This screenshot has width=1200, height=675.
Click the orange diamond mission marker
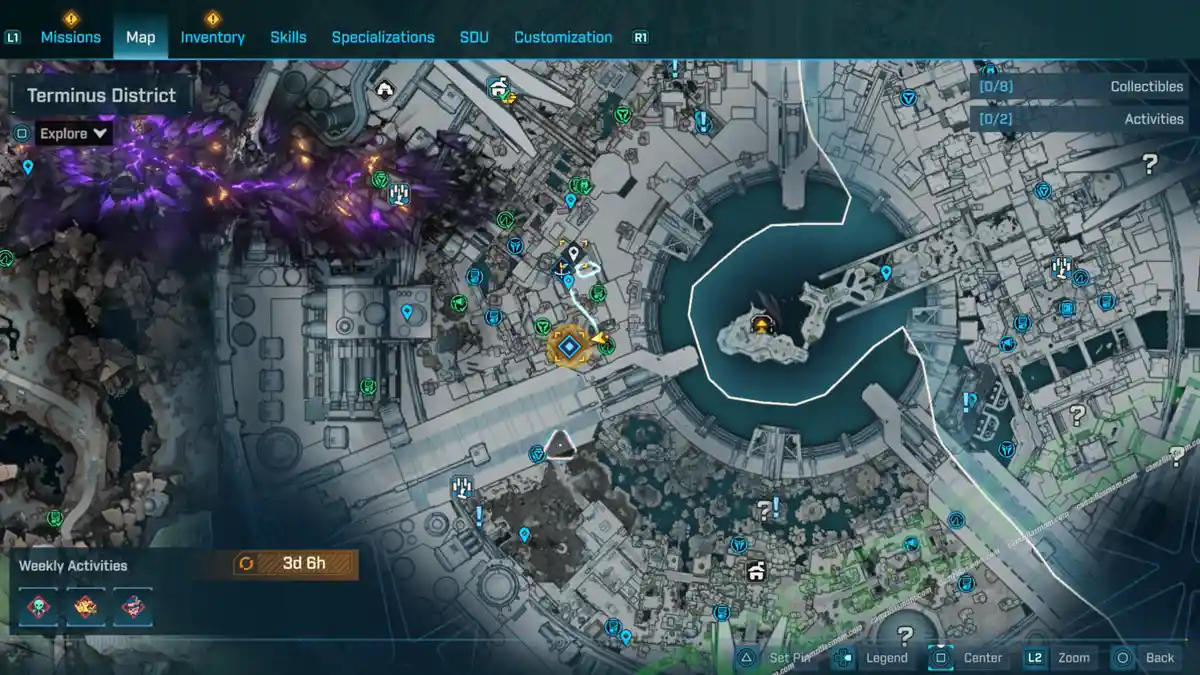pos(569,346)
